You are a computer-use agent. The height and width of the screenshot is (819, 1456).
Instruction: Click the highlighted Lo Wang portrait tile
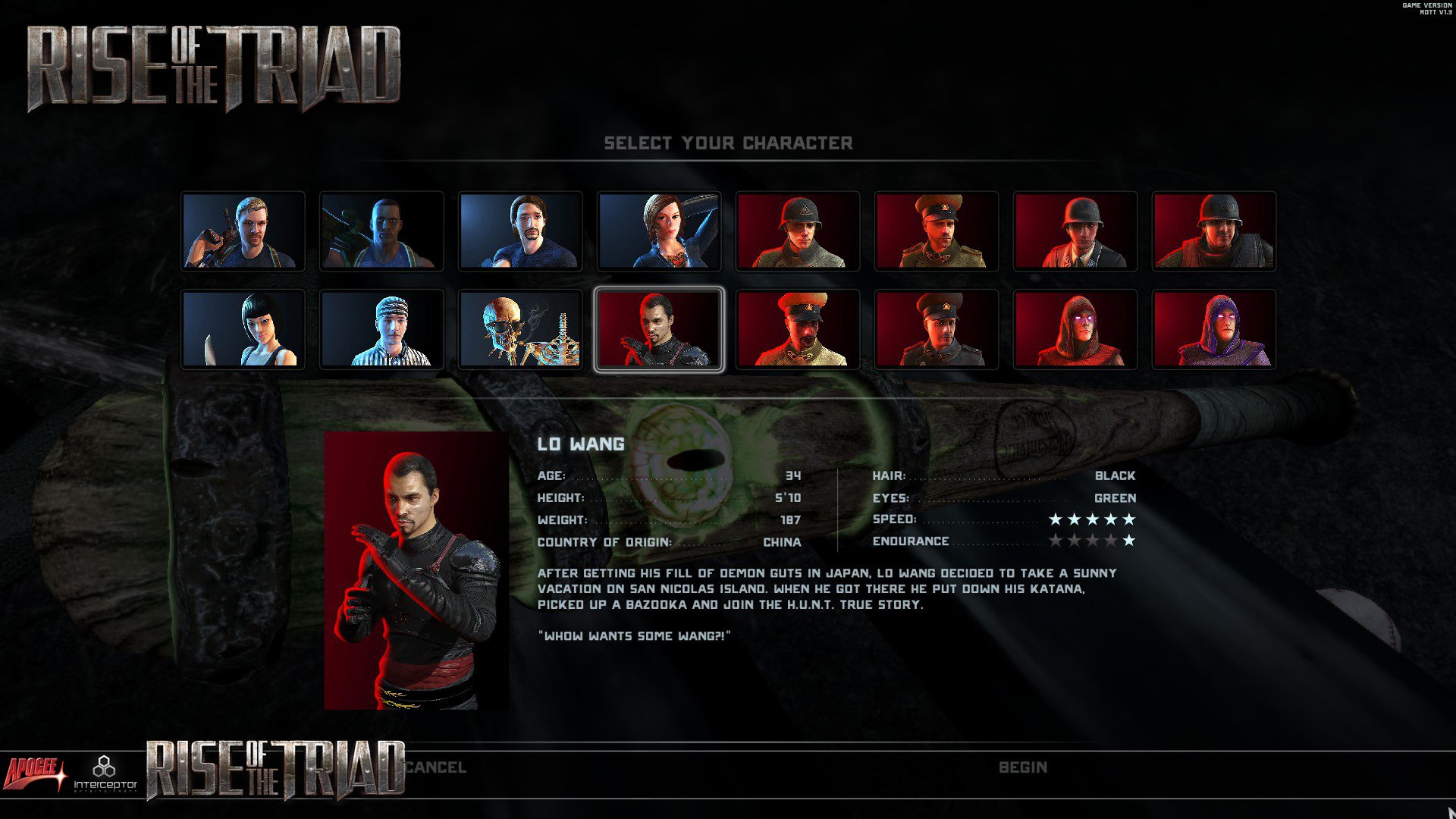(x=659, y=329)
